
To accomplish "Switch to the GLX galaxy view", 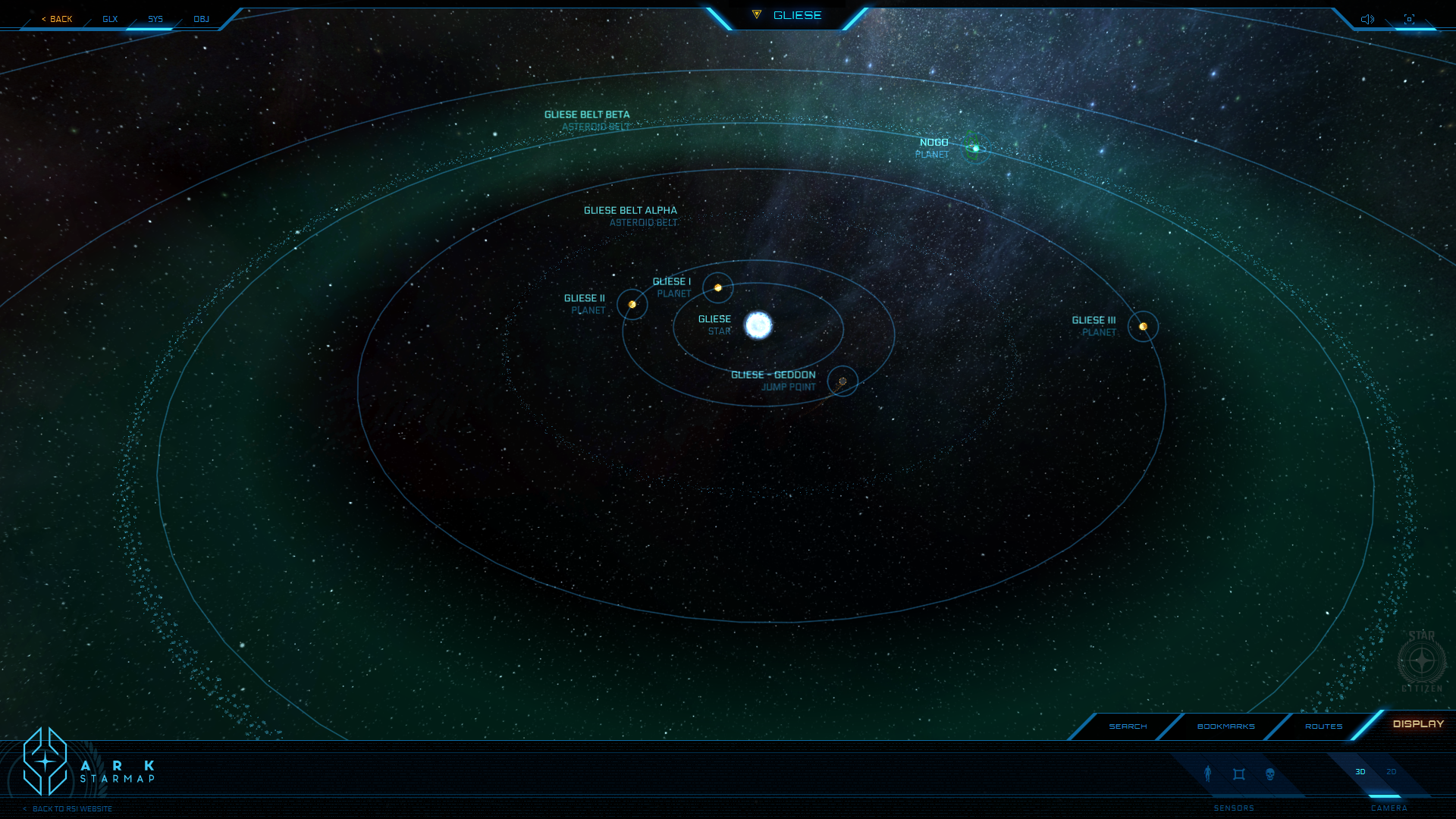I will 110,19.
